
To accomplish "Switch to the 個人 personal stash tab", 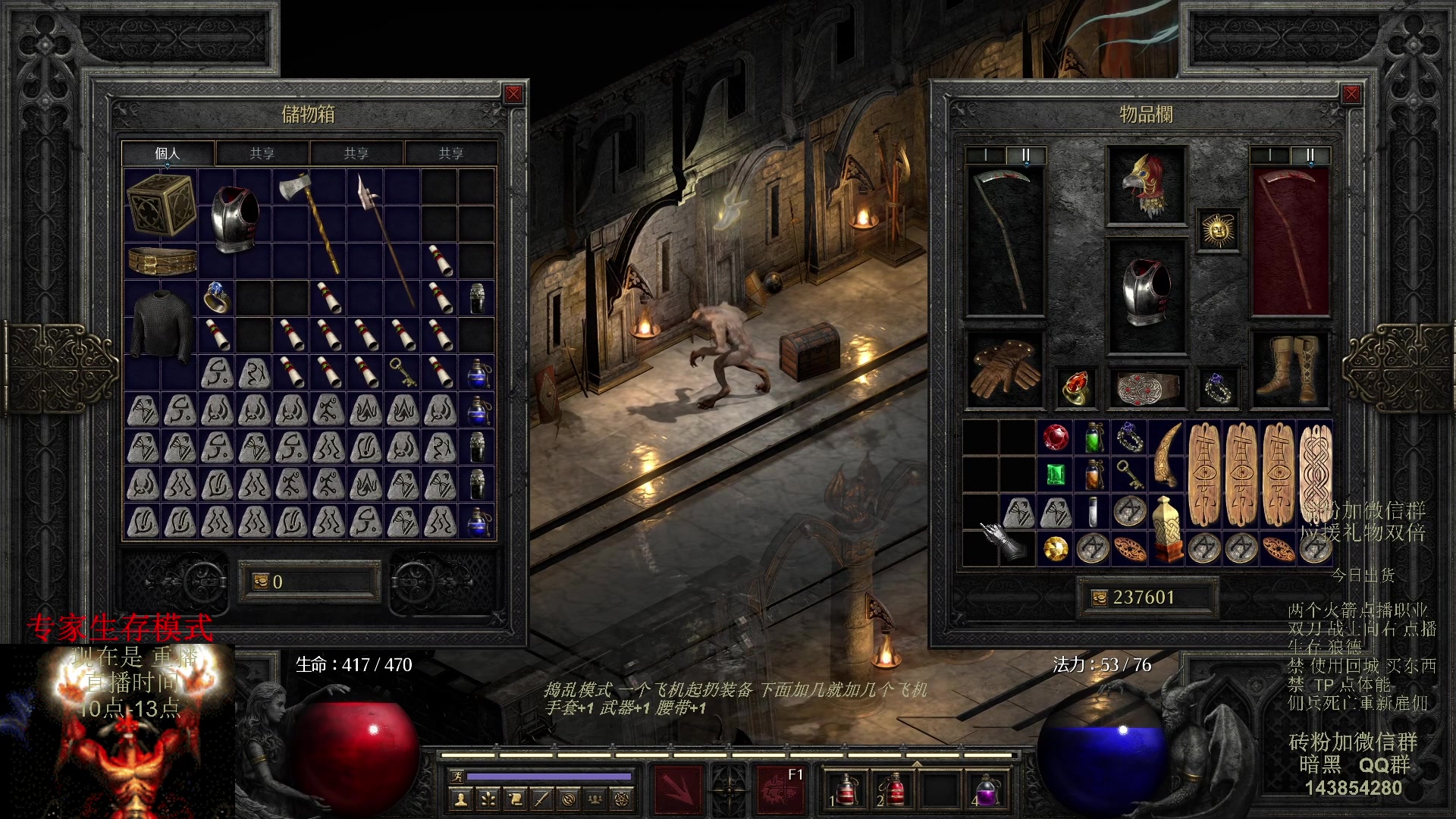I will [x=168, y=153].
